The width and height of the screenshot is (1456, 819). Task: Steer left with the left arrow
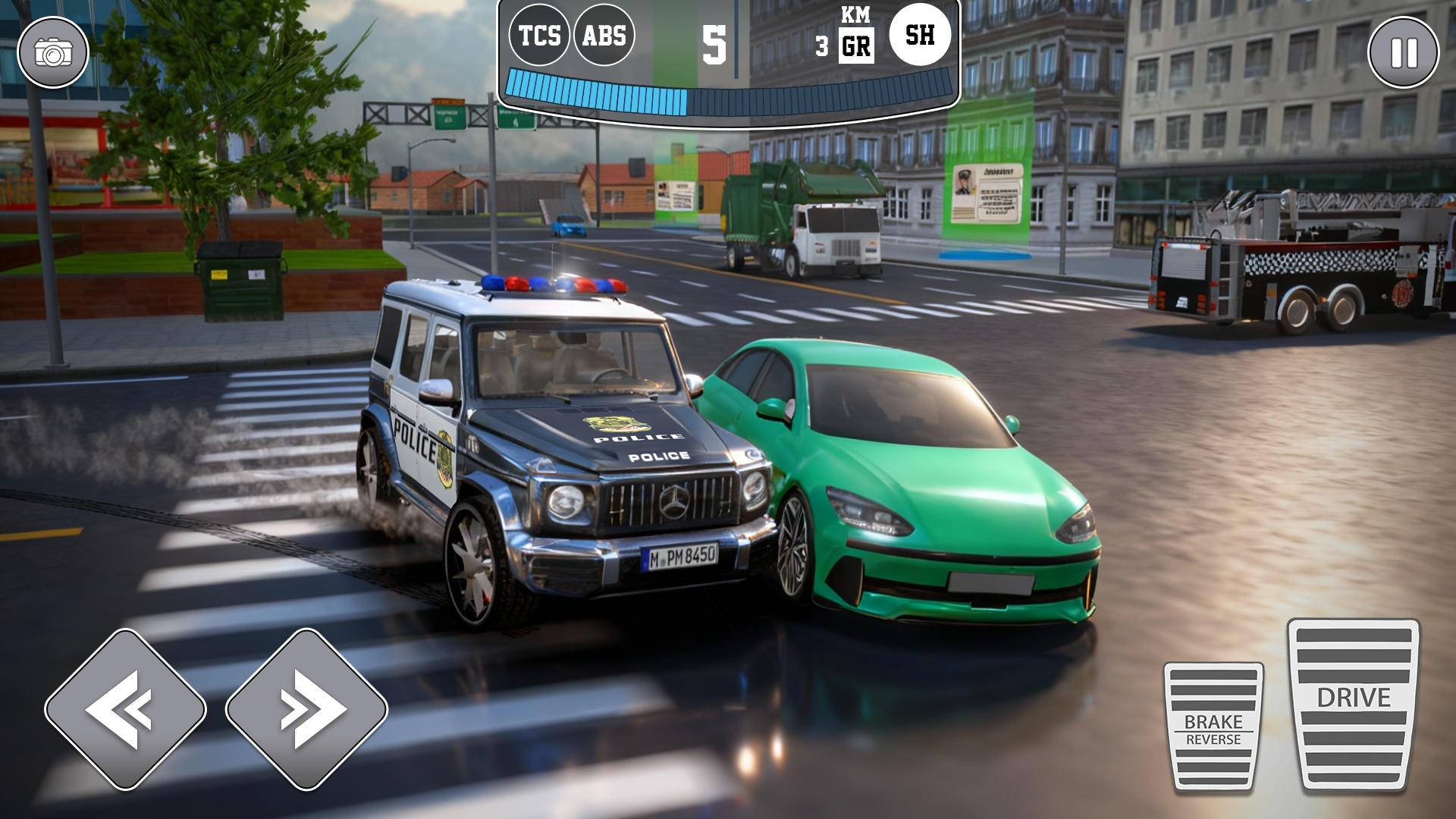click(125, 709)
